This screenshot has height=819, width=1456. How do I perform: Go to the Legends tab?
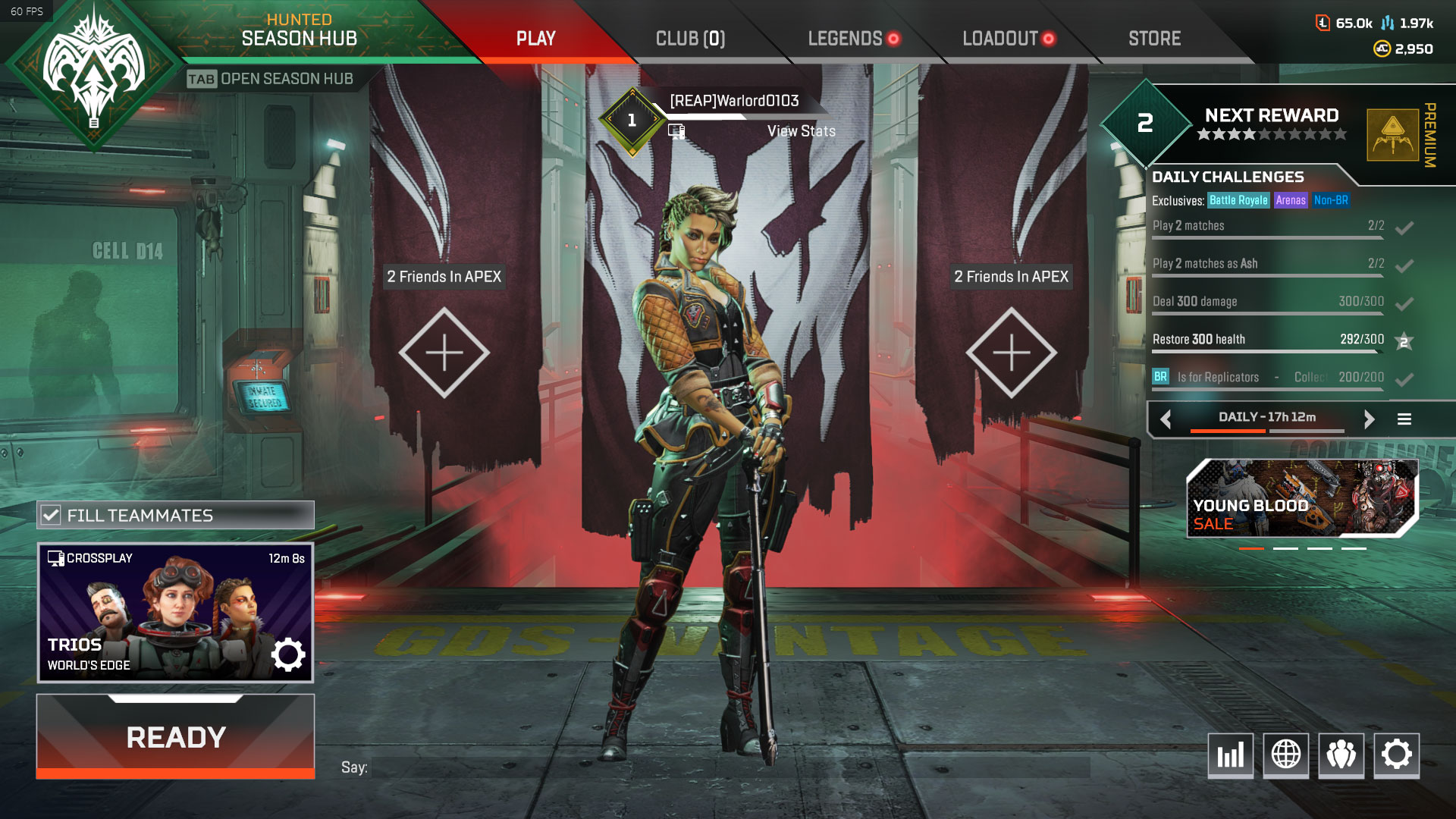[x=845, y=39]
